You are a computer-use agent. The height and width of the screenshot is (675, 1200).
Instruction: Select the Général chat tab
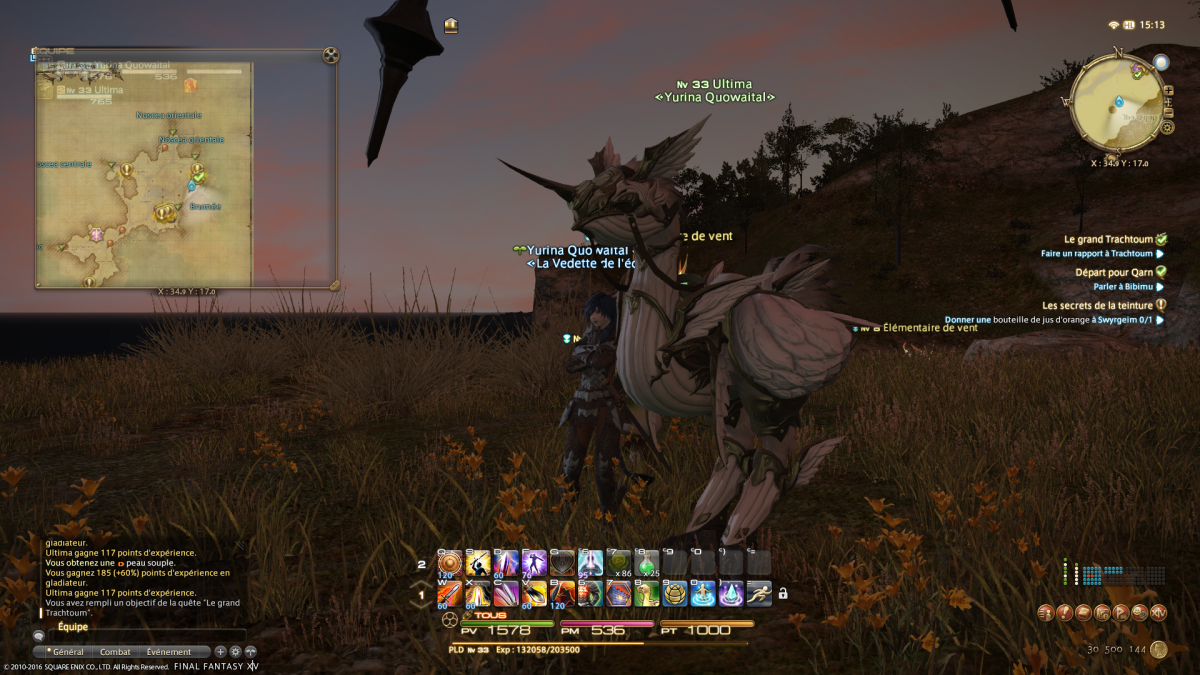pos(66,652)
